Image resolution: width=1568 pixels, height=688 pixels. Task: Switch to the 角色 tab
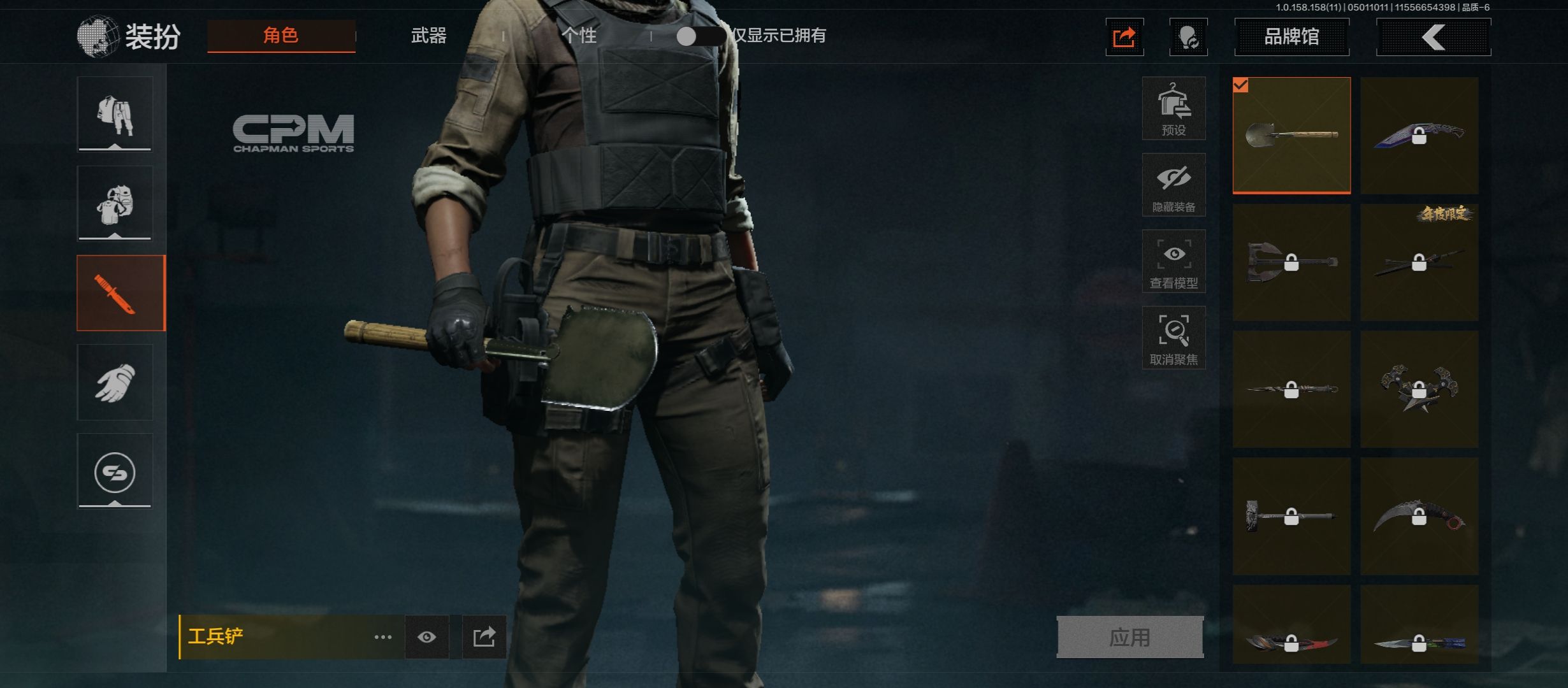point(281,36)
